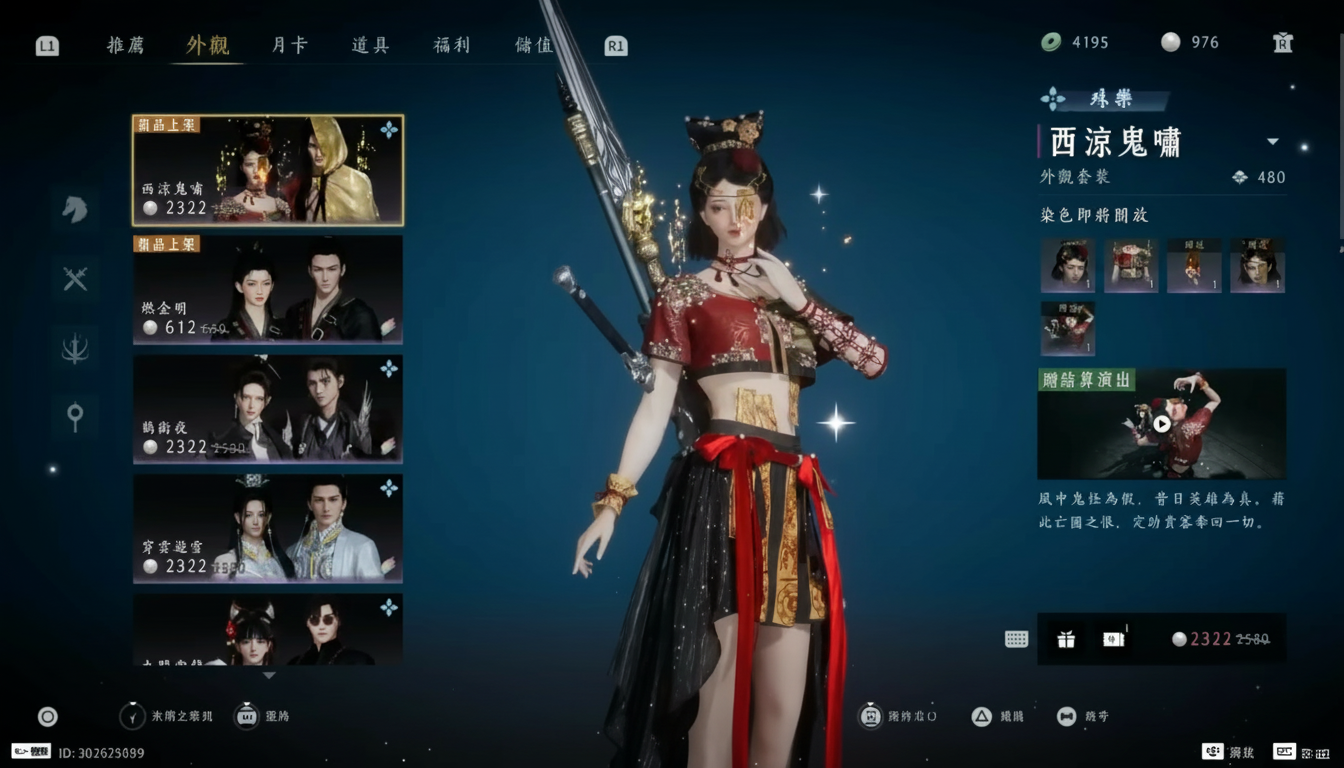Open the 月卡 tab
This screenshot has height=768, width=1344.
tap(289, 45)
